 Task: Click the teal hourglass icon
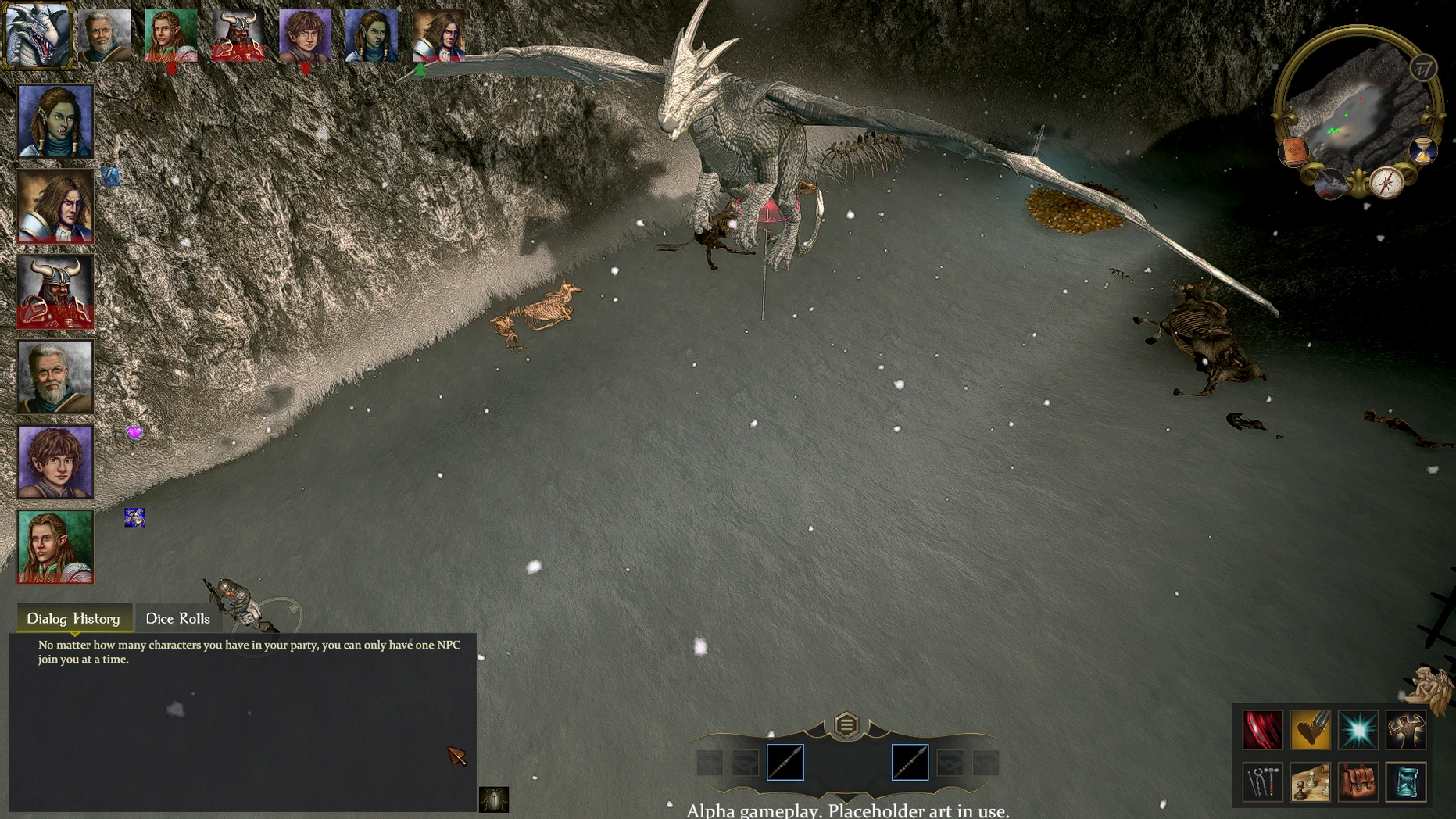[1406, 781]
